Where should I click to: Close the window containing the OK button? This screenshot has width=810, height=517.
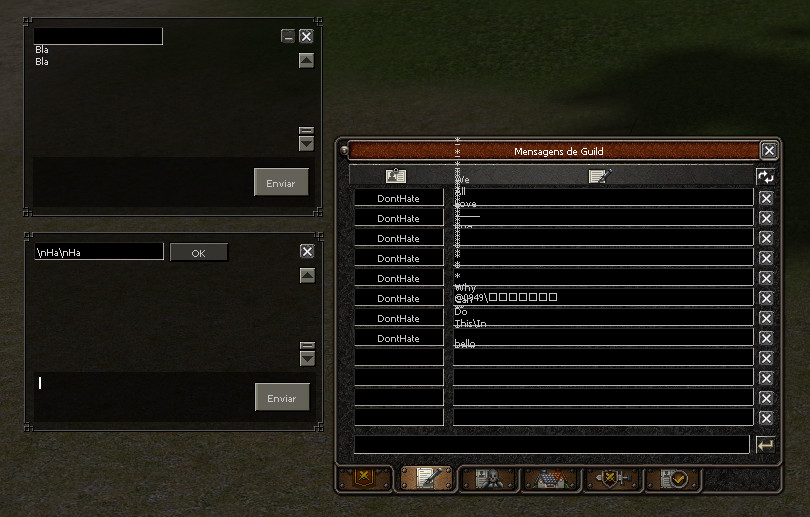(x=307, y=252)
